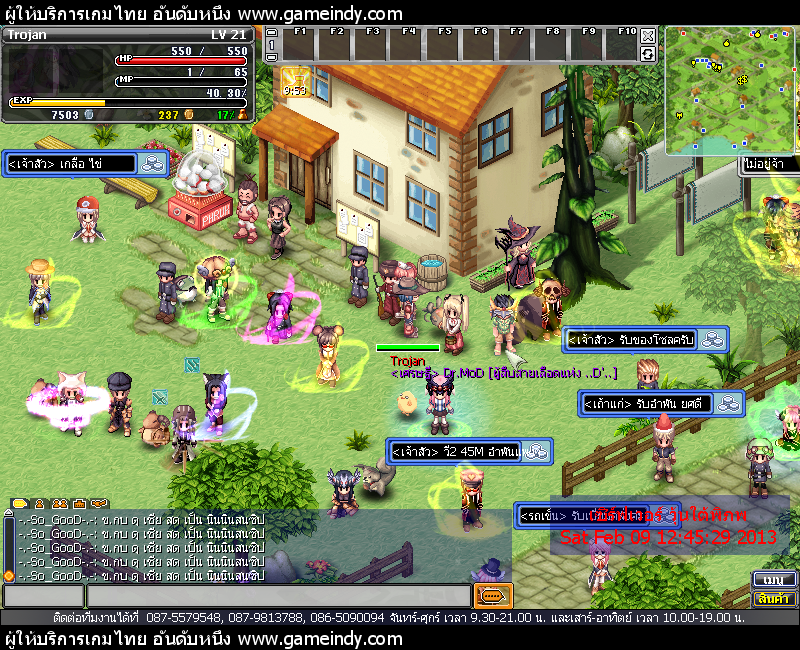Select the chat recipient name field
Screen dimensions: 800x650
(x=43, y=596)
